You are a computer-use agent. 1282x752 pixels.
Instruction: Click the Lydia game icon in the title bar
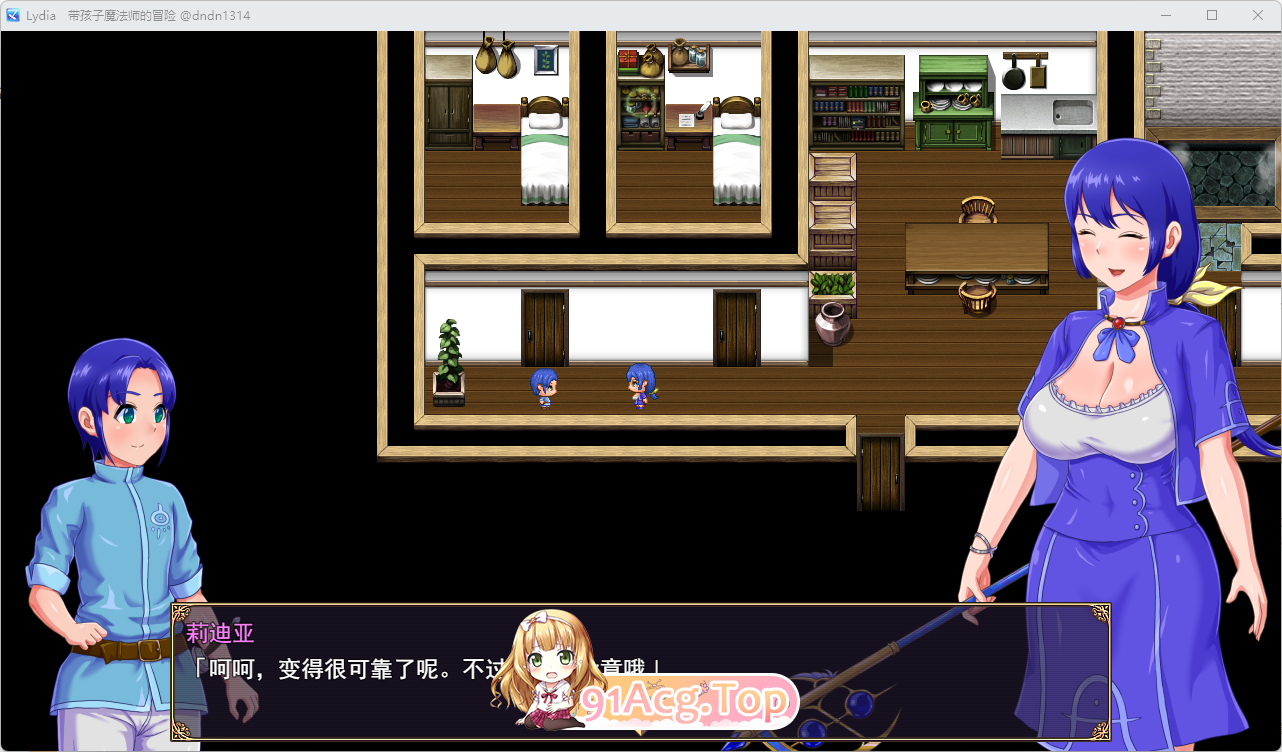pos(12,14)
